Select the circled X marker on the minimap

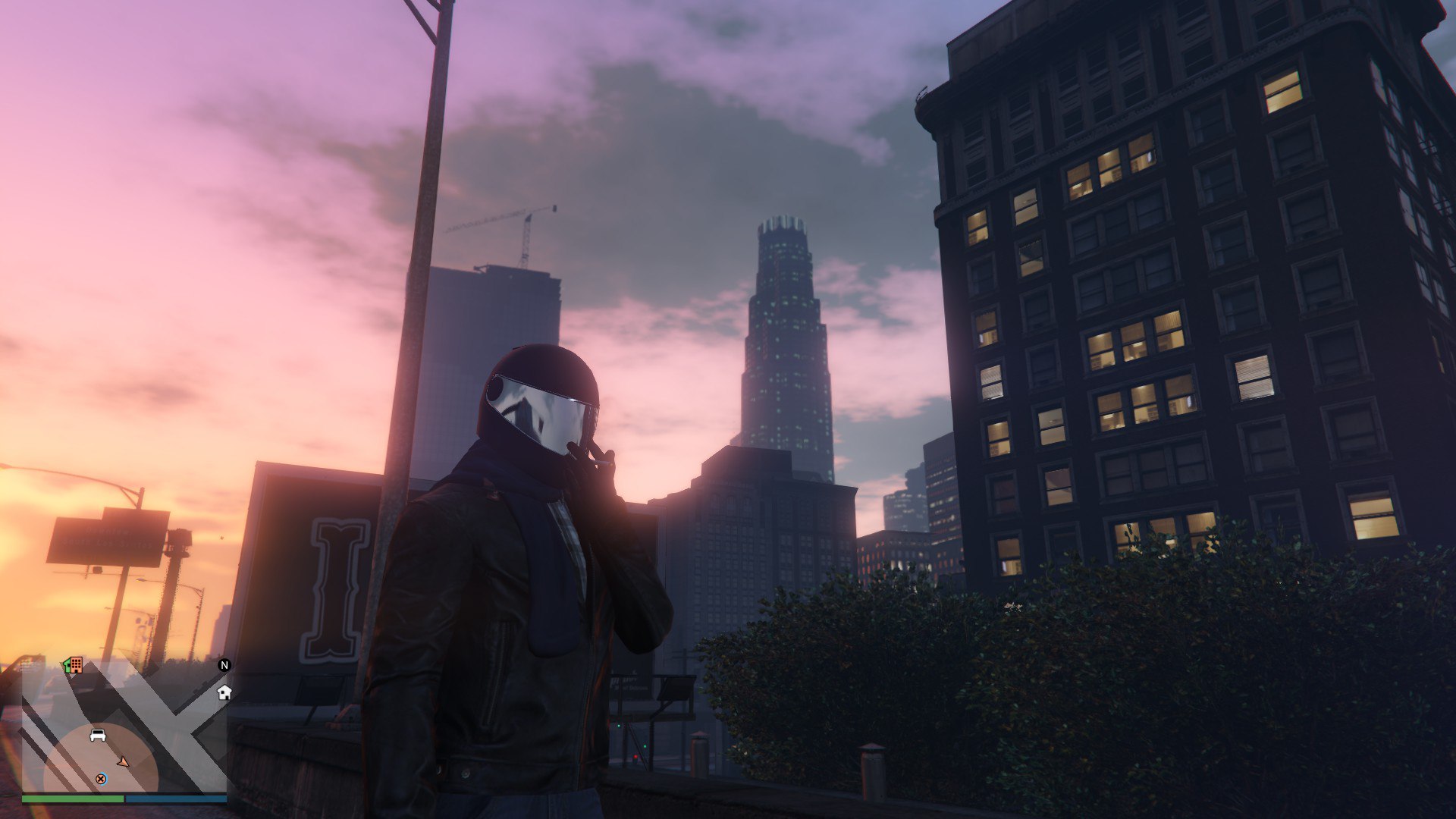[x=101, y=779]
